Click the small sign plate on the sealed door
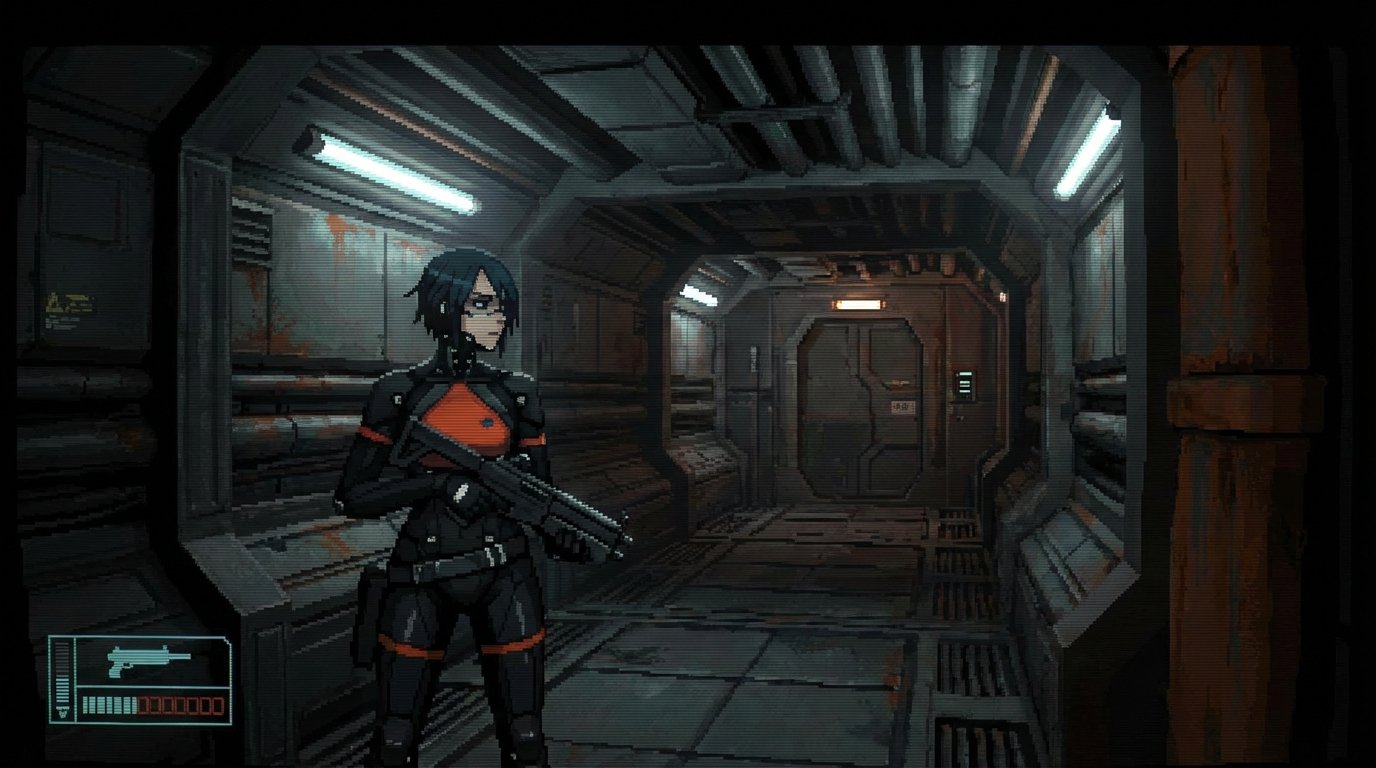The image size is (1376, 768). (903, 405)
